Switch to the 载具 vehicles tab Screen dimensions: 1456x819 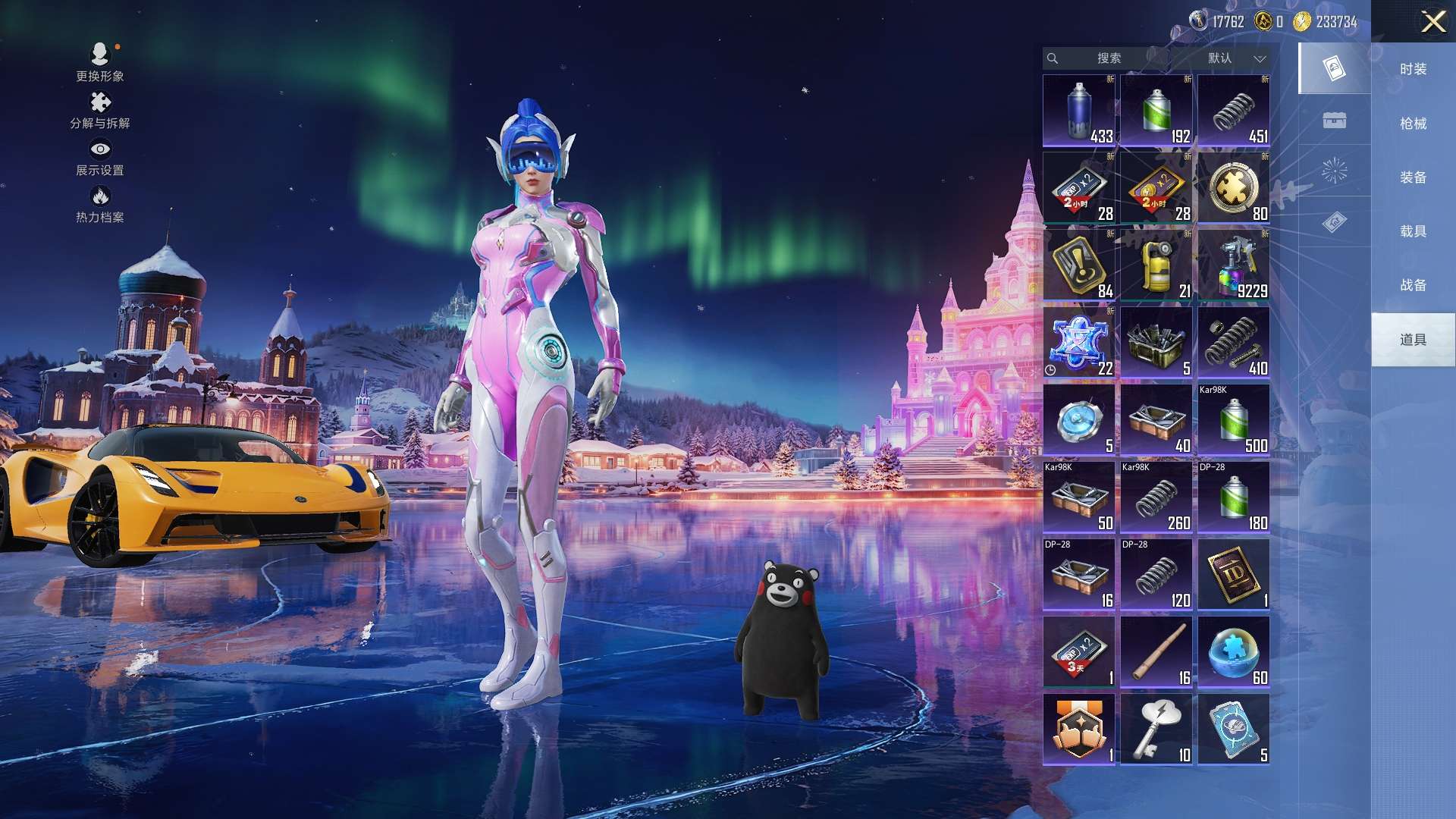pyautogui.click(x=1413, y=231)
